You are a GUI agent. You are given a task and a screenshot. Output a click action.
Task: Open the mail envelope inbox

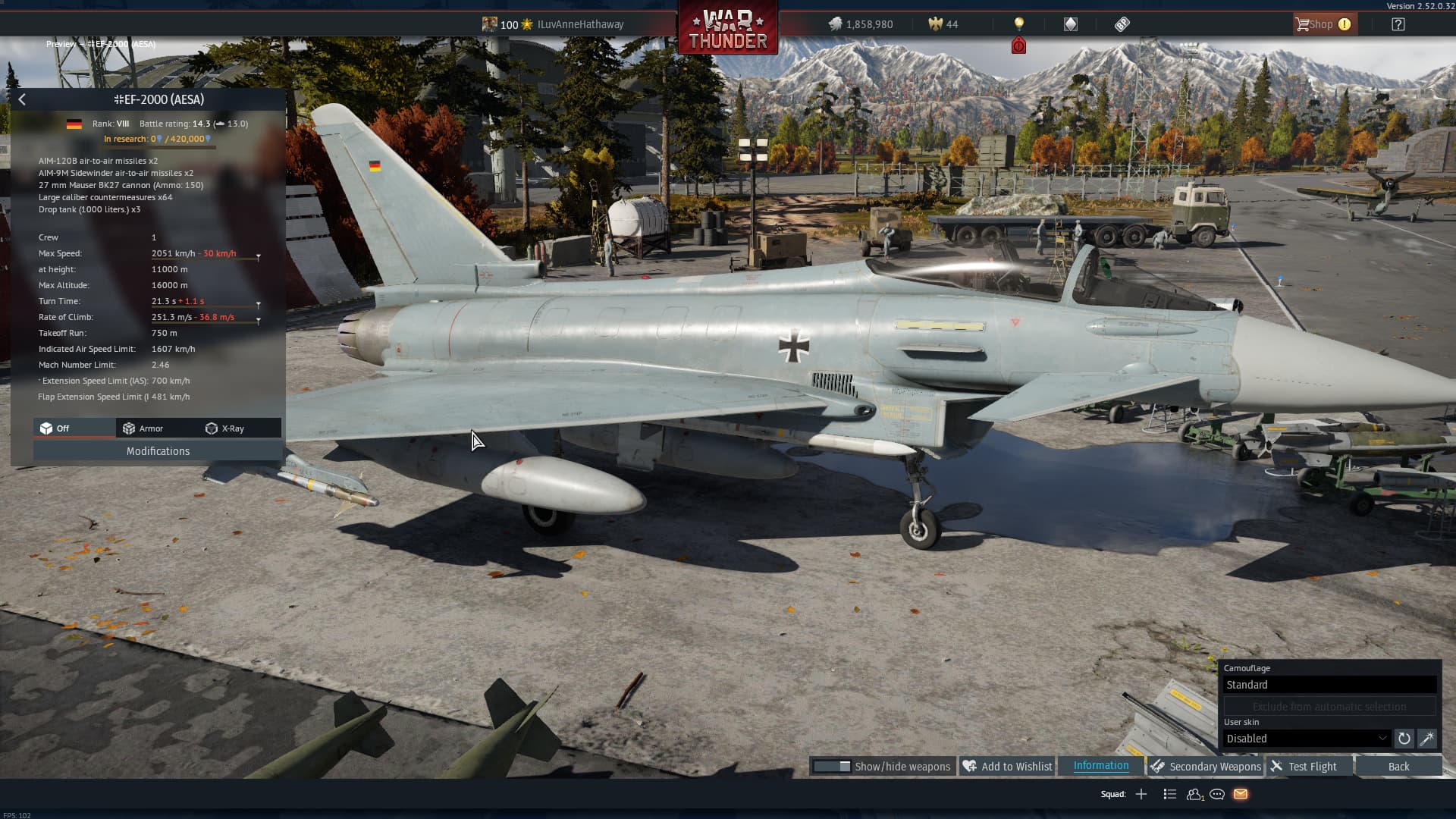pyautogui.click(x=1241, y=794)
